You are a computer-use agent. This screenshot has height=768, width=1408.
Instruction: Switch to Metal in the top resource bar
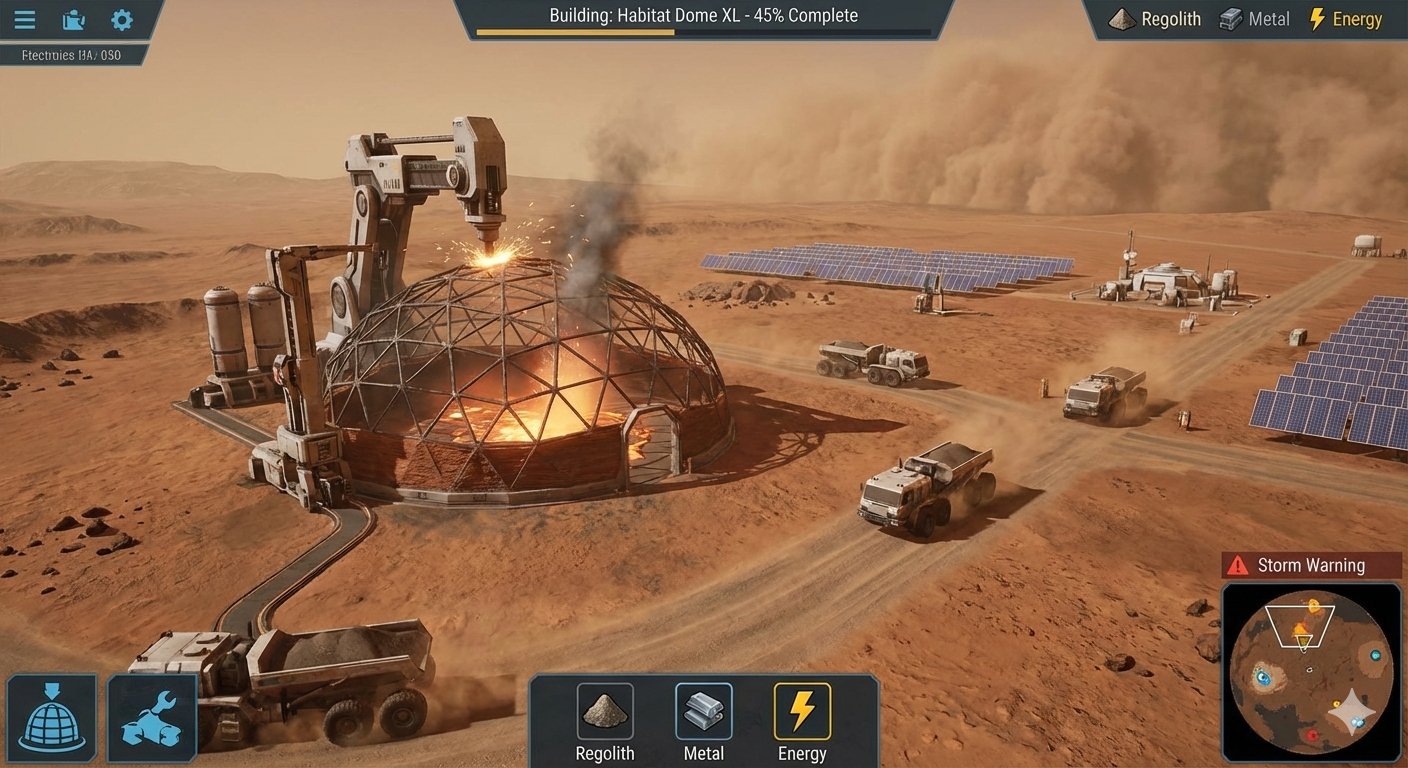[1254, 19]
